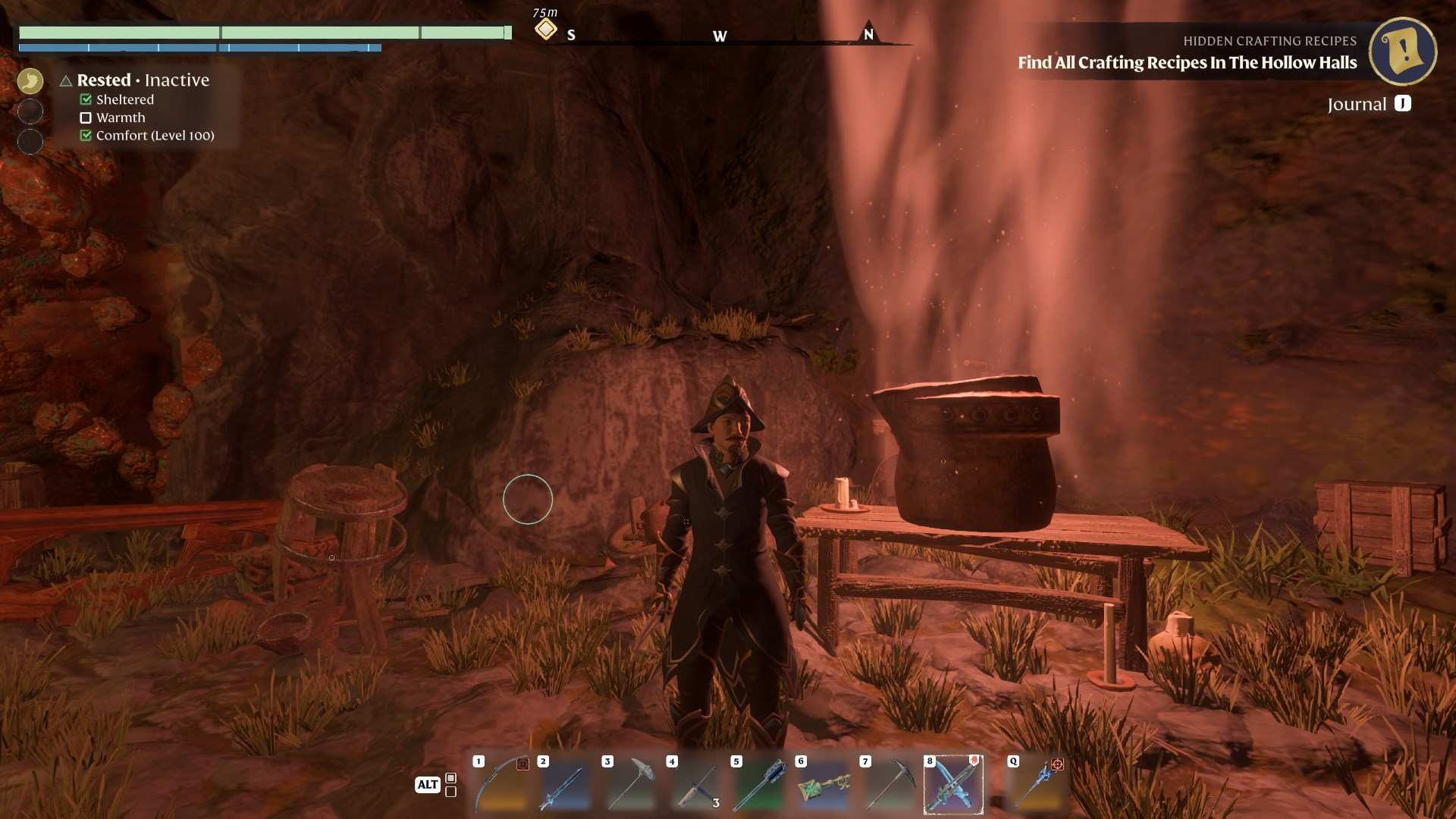Expand the ALT hotbar modifier
The width and height of the screenshot is (1456, 819).
428,785
